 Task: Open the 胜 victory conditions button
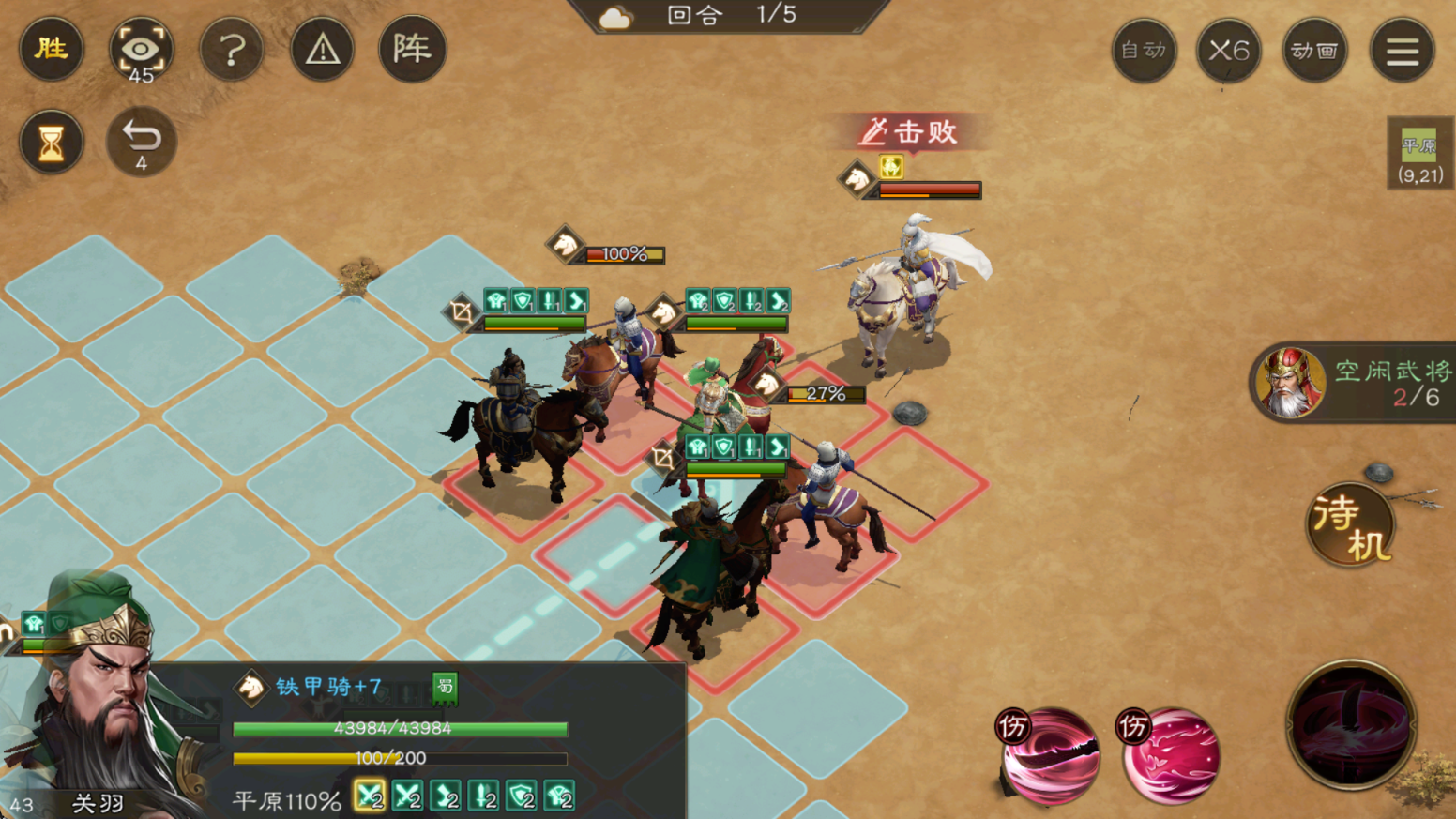(52, 49)
